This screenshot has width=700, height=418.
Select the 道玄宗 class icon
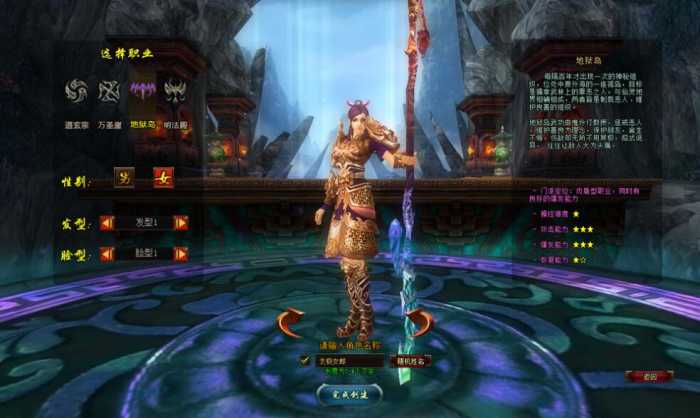tap(76, 93)
